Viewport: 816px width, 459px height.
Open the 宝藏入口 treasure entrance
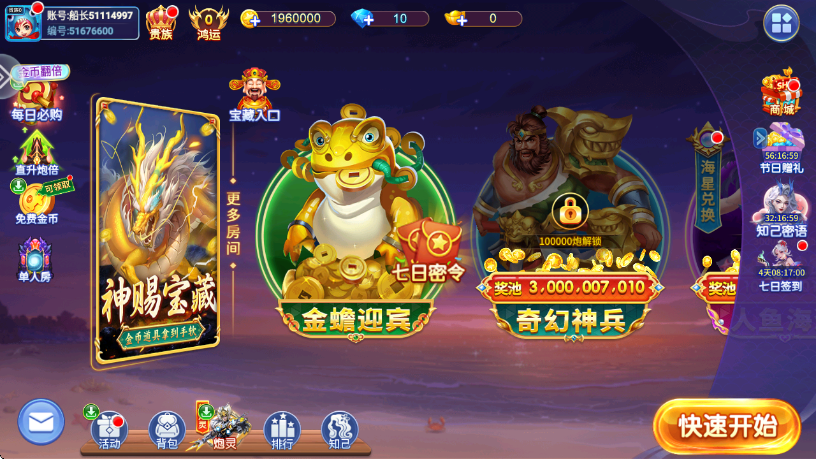click(x=255, y=96)
